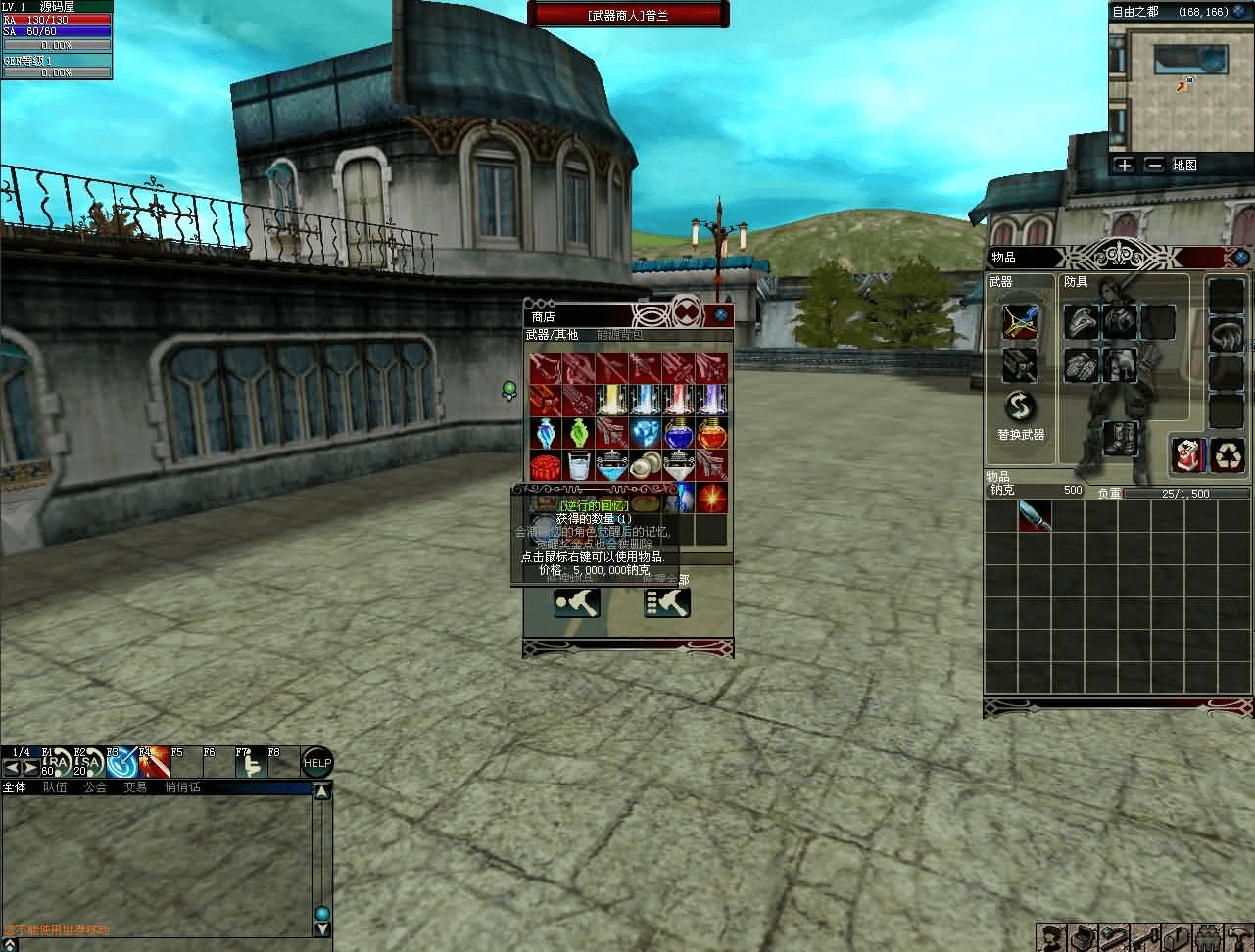Zoom out the minimap with the minus button
Image resolution: width=1255 pixels, height=952 pixels.
[1154, 165]
